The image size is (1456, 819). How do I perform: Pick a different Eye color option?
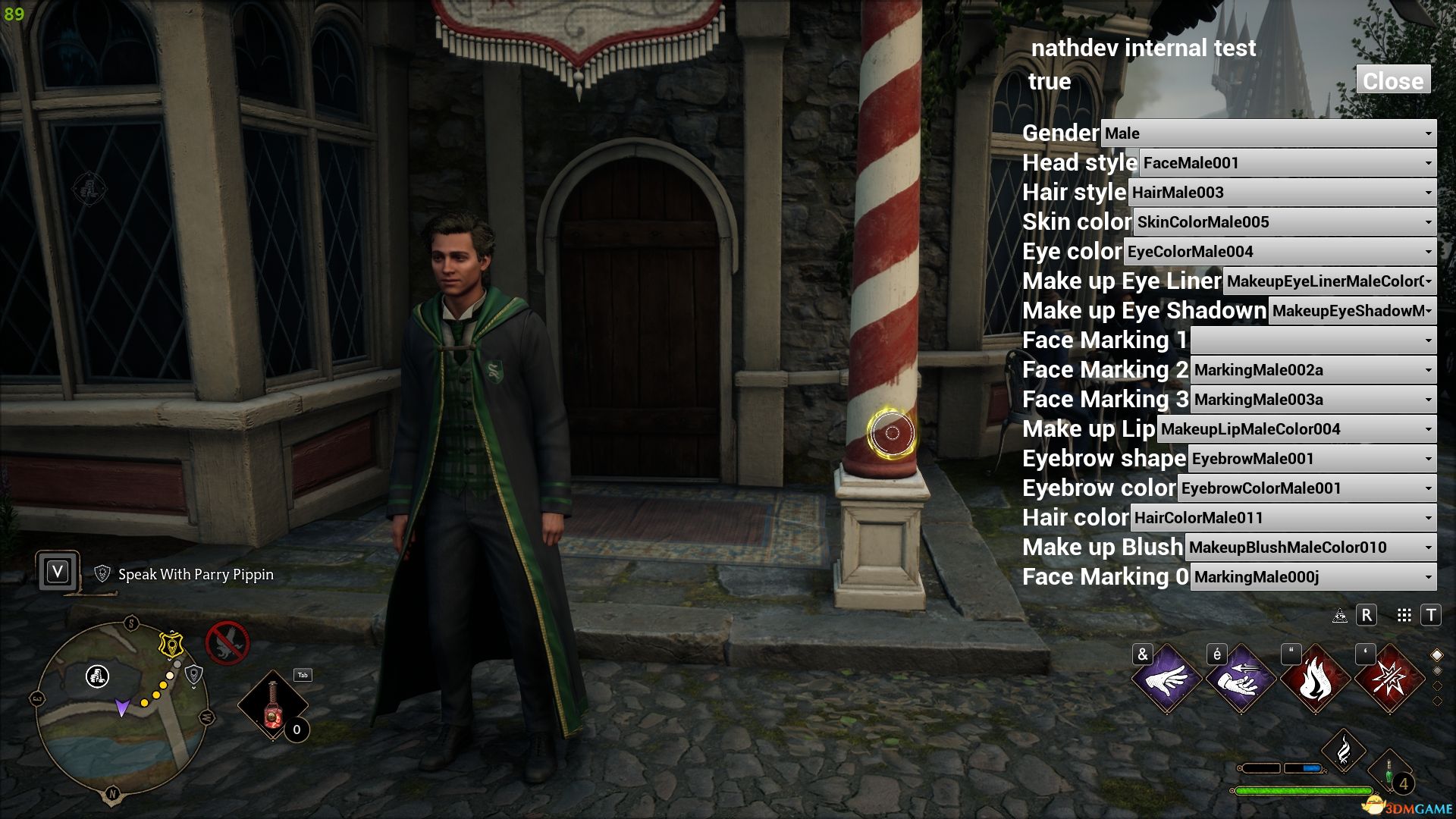1279,252
